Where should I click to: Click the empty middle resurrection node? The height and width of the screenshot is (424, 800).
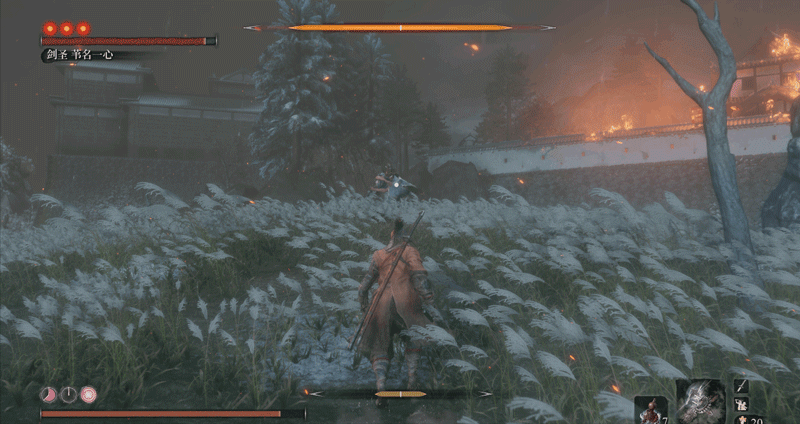coord(68,394)
